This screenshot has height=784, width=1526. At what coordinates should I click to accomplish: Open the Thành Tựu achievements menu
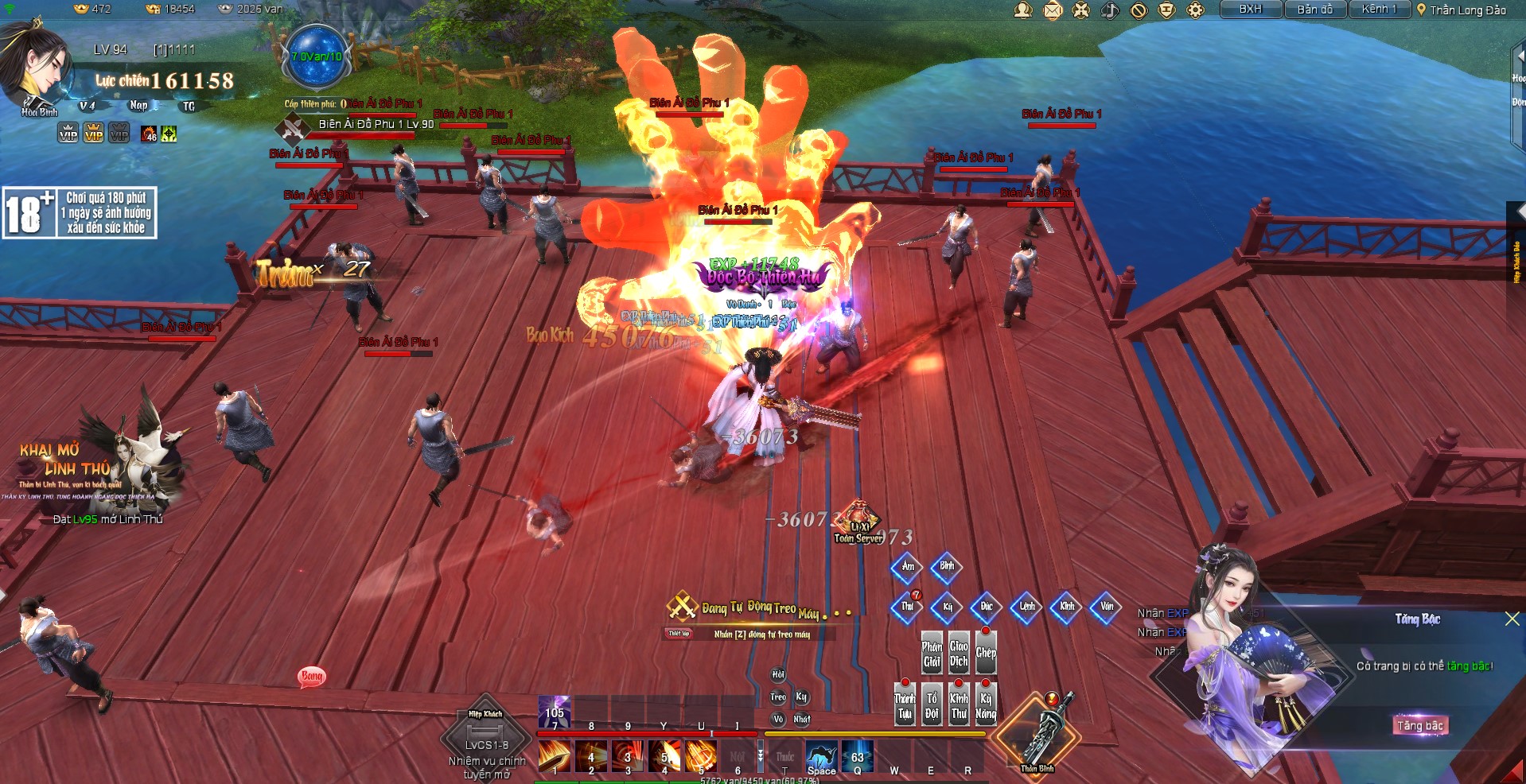point(905,704)
